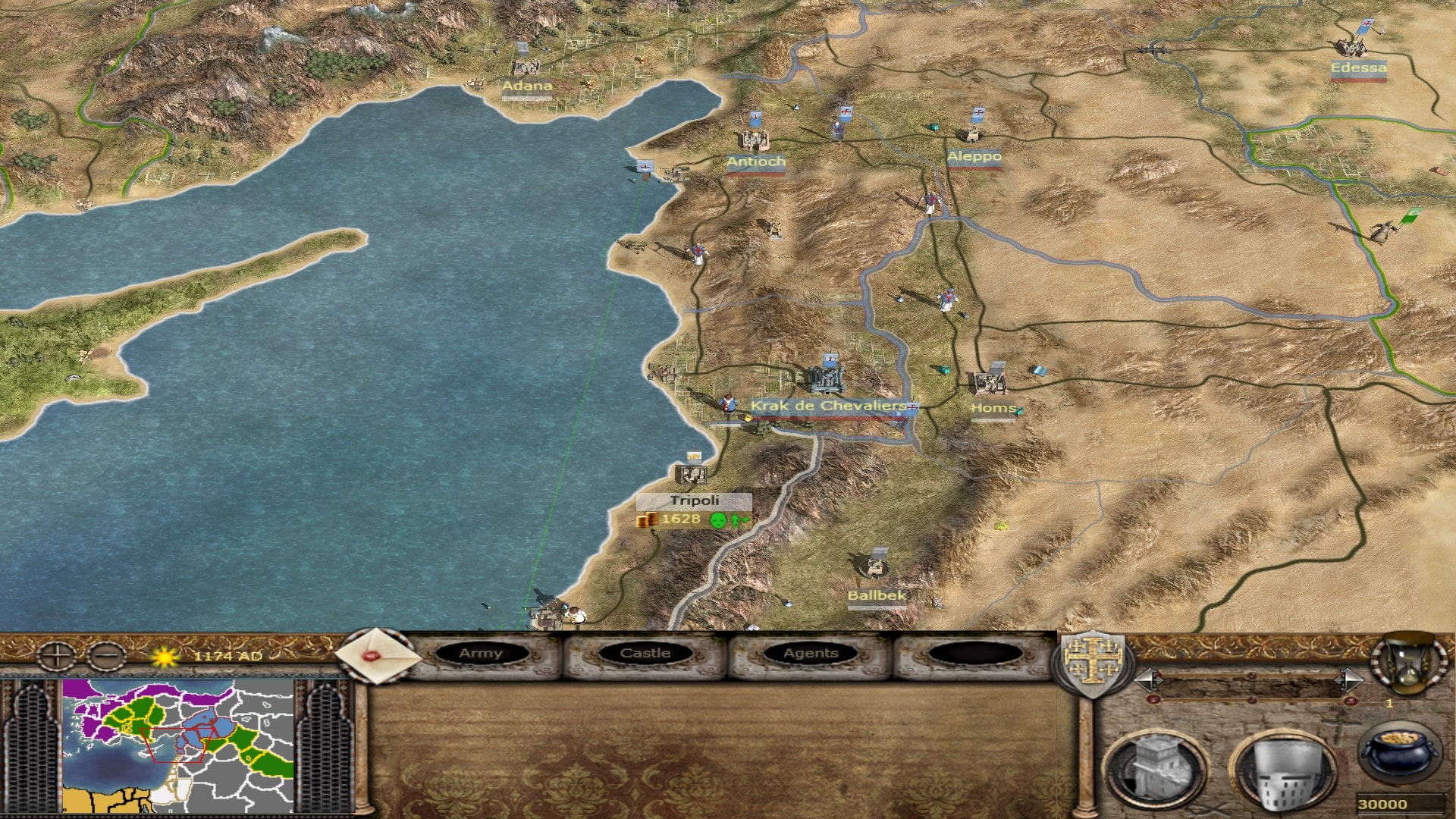Select the Agents tab
This screenshot has height=819, width=1456.
click(x=811, y=654)
